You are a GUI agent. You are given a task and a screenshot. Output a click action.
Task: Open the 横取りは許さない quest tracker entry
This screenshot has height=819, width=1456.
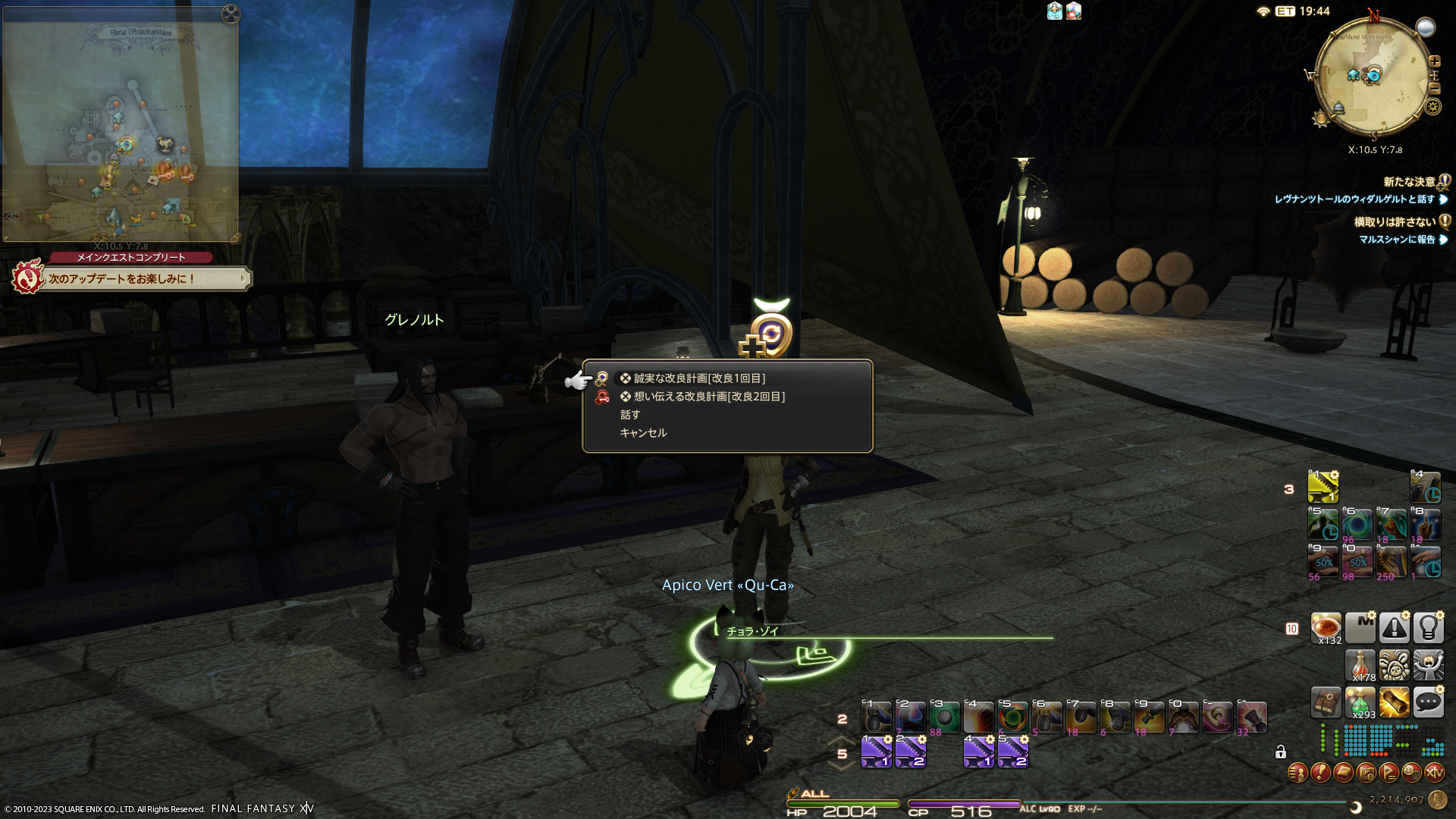1395,222
